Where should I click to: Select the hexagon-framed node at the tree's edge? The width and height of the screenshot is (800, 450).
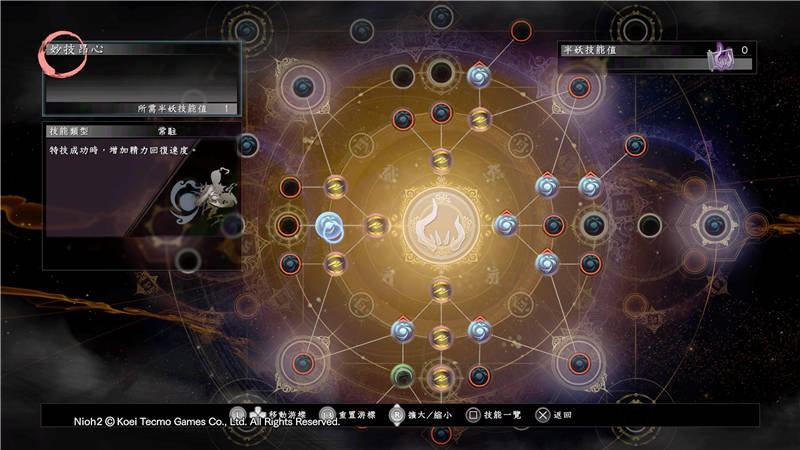[x=714, y=224]
